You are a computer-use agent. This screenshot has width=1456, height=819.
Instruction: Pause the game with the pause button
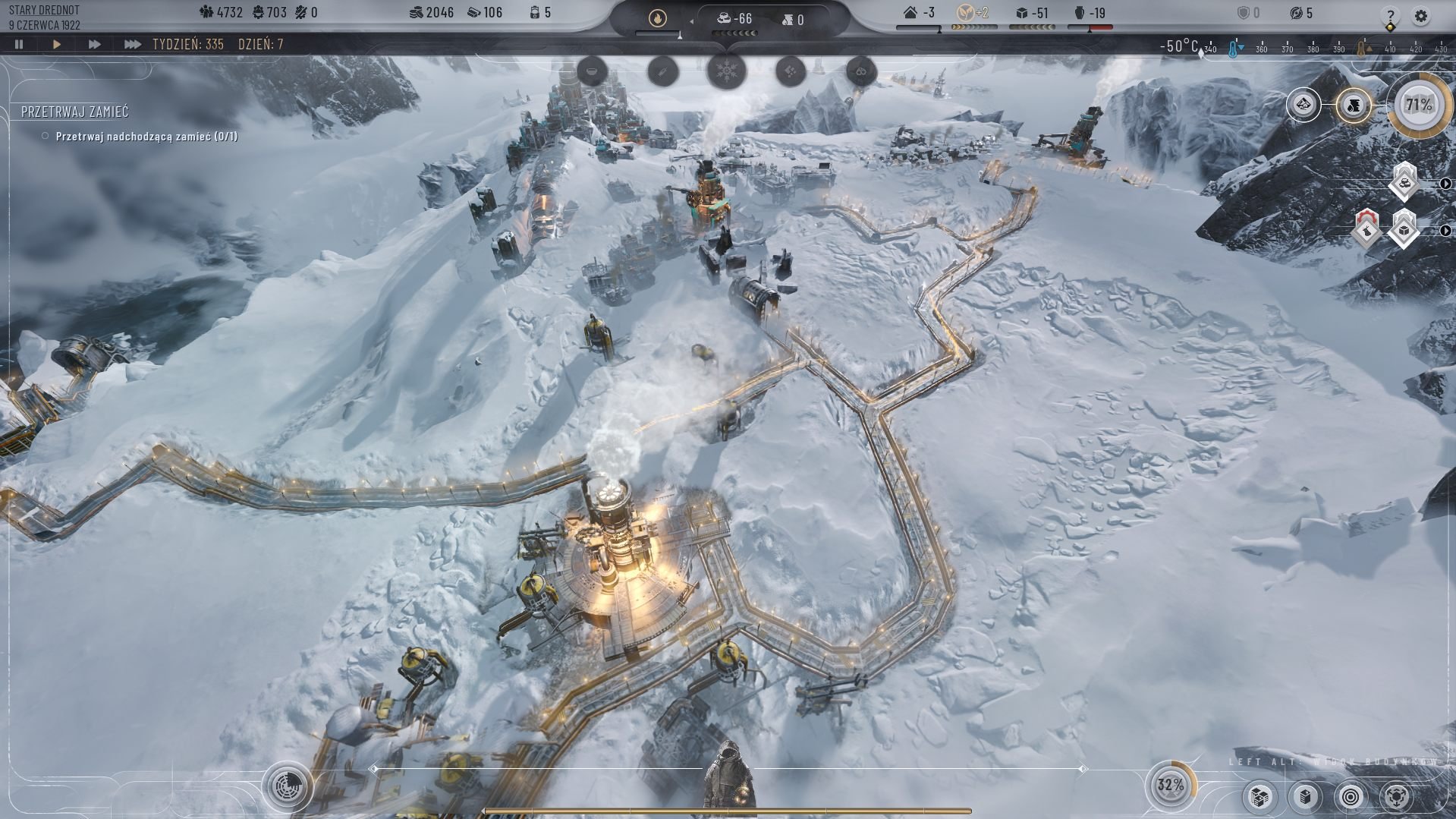tap(20, 45)
